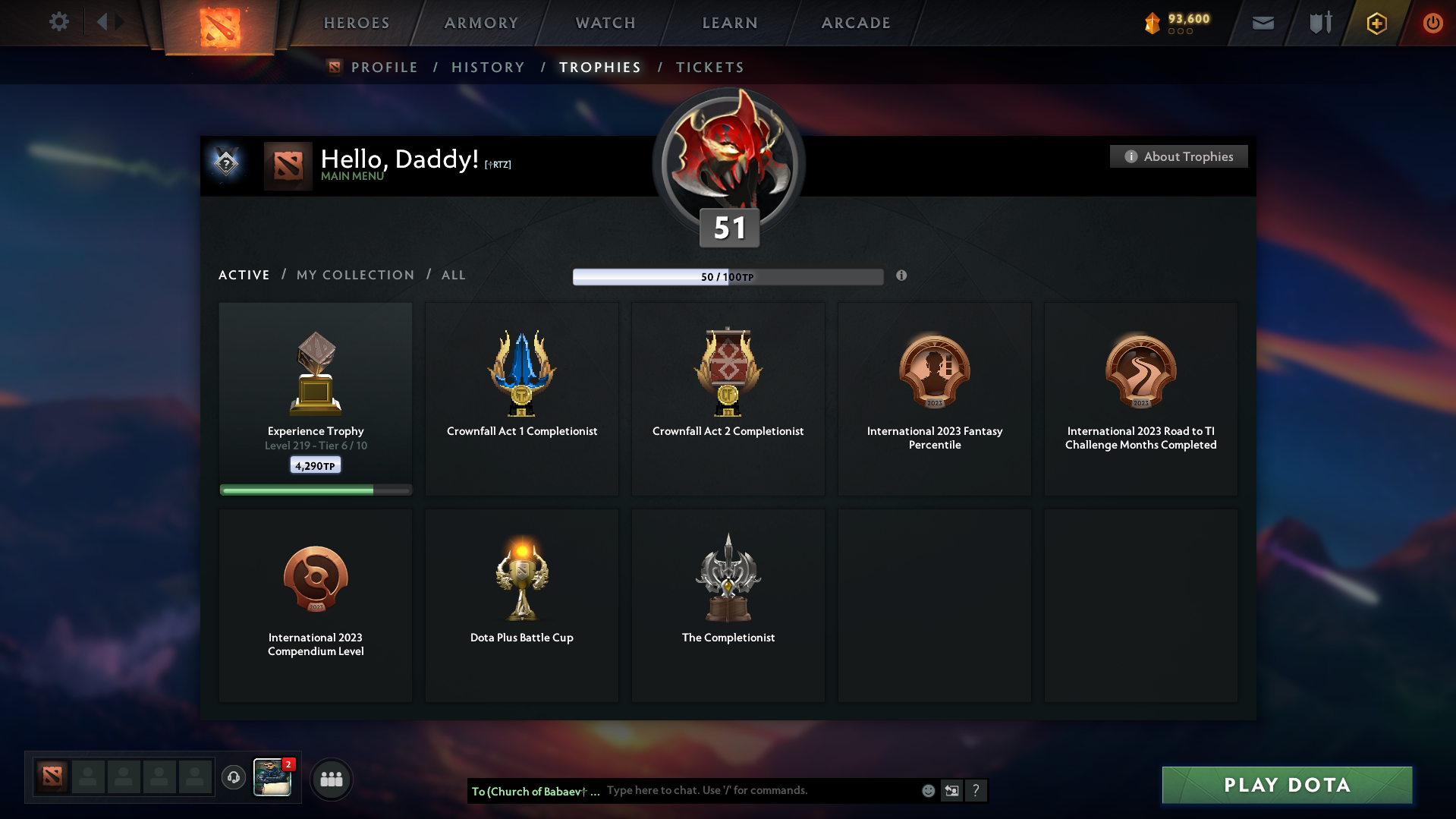Select the Experience Trophy card
The image size is (1456, 819).
(x=315, y=398)
